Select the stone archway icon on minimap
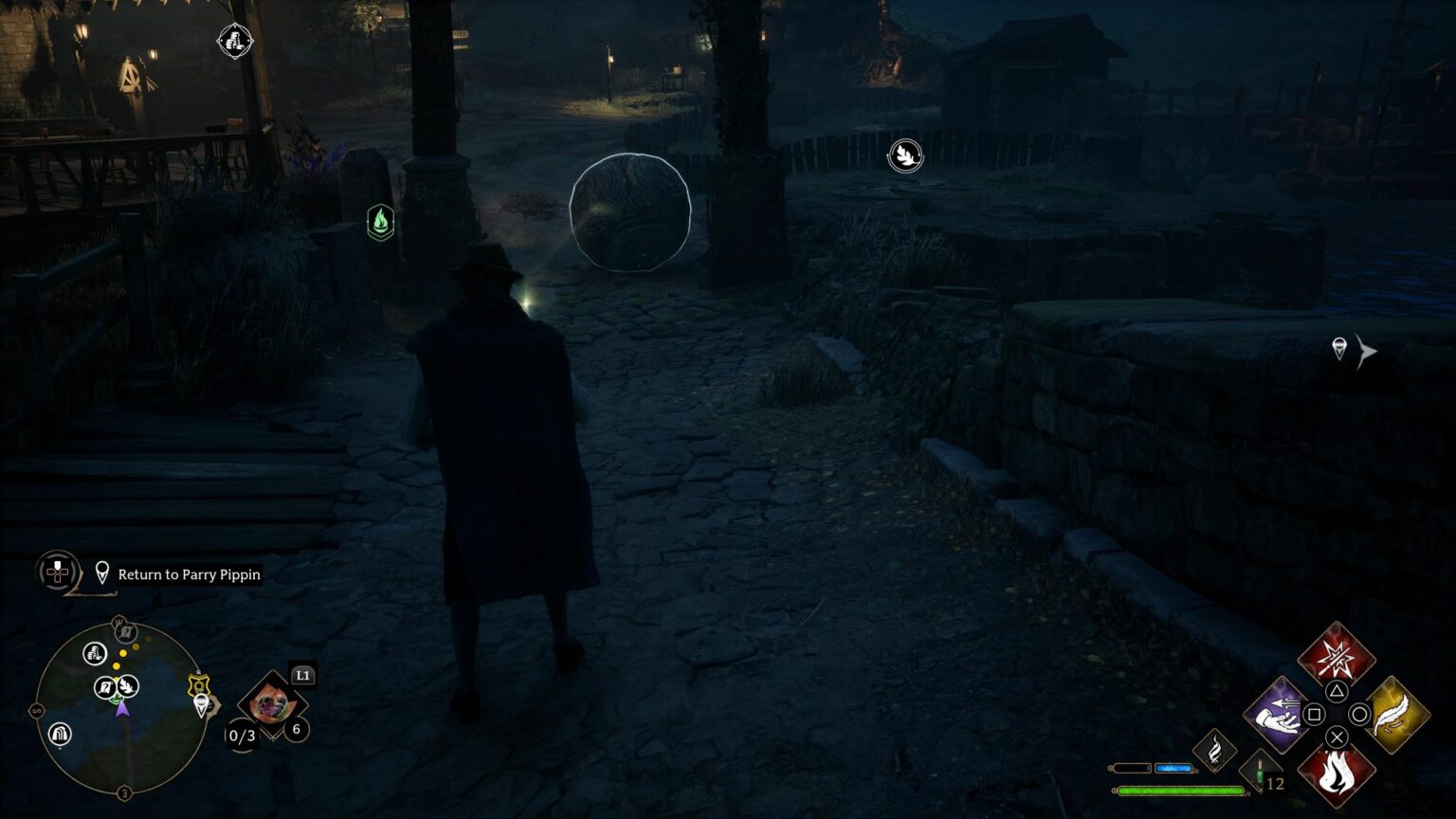 click(x=60, y=734)
